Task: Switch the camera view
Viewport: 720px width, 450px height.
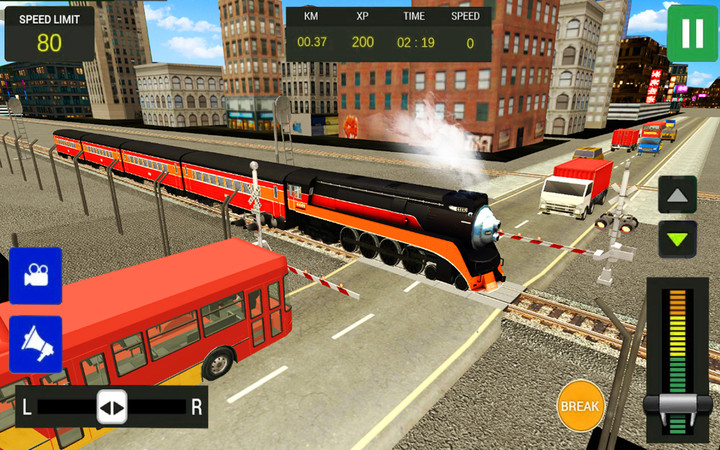Action: point(36,276)
